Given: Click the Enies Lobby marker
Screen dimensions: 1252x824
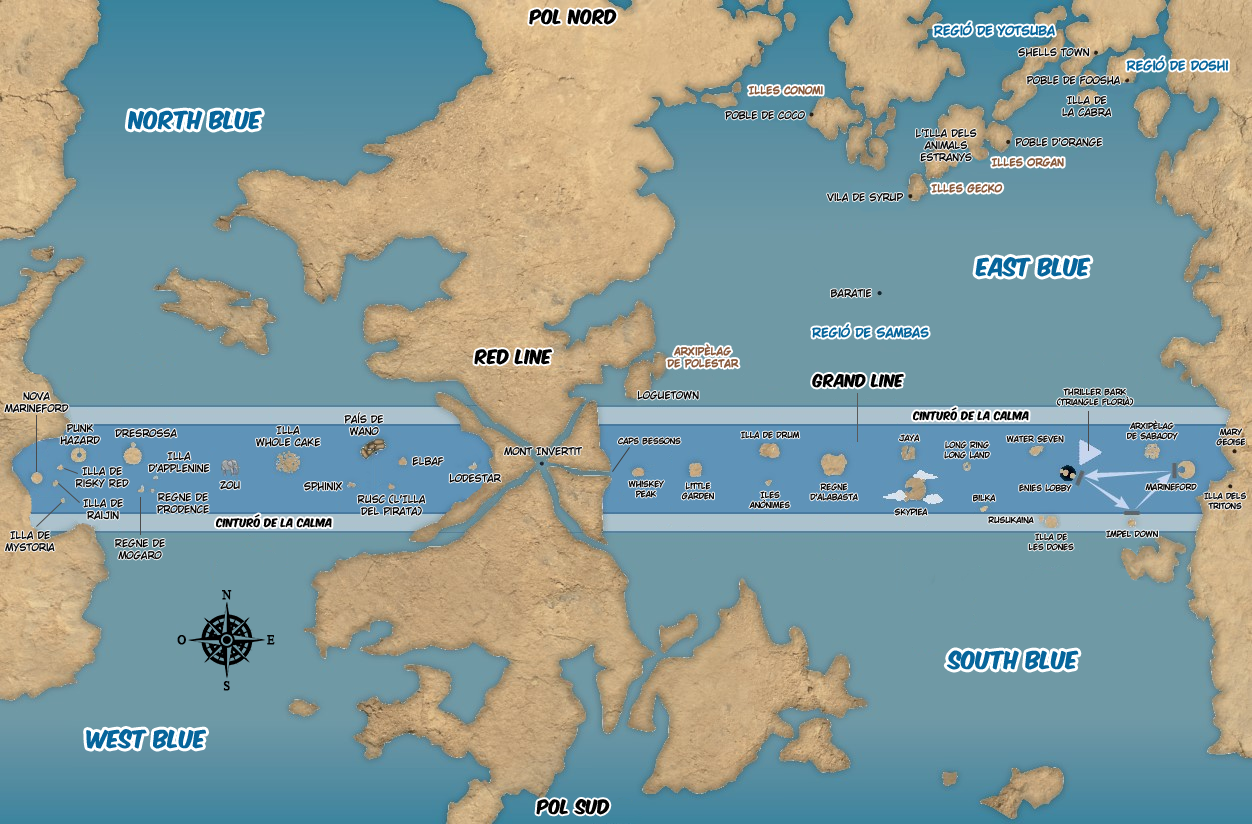Looking at the screenshot, I should coord(1067,473).
